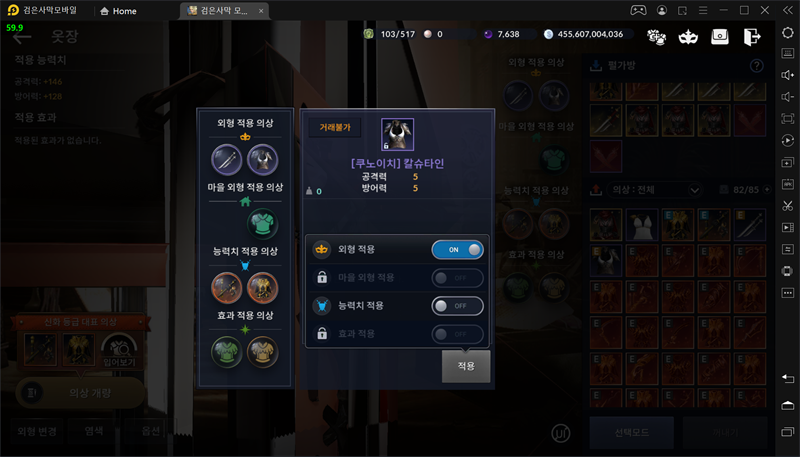800x457 pixels.
Task: Select the armor slot under 외형 적용 의상
Action: (x=262, y=160)
